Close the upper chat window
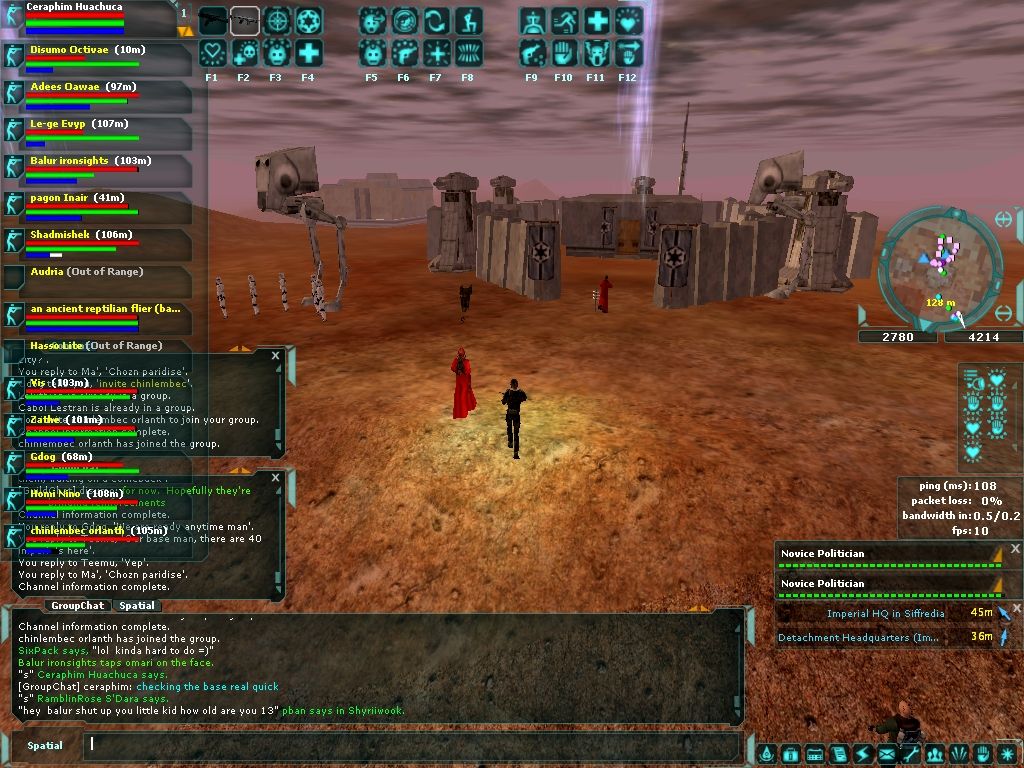 tap(276, 355)
